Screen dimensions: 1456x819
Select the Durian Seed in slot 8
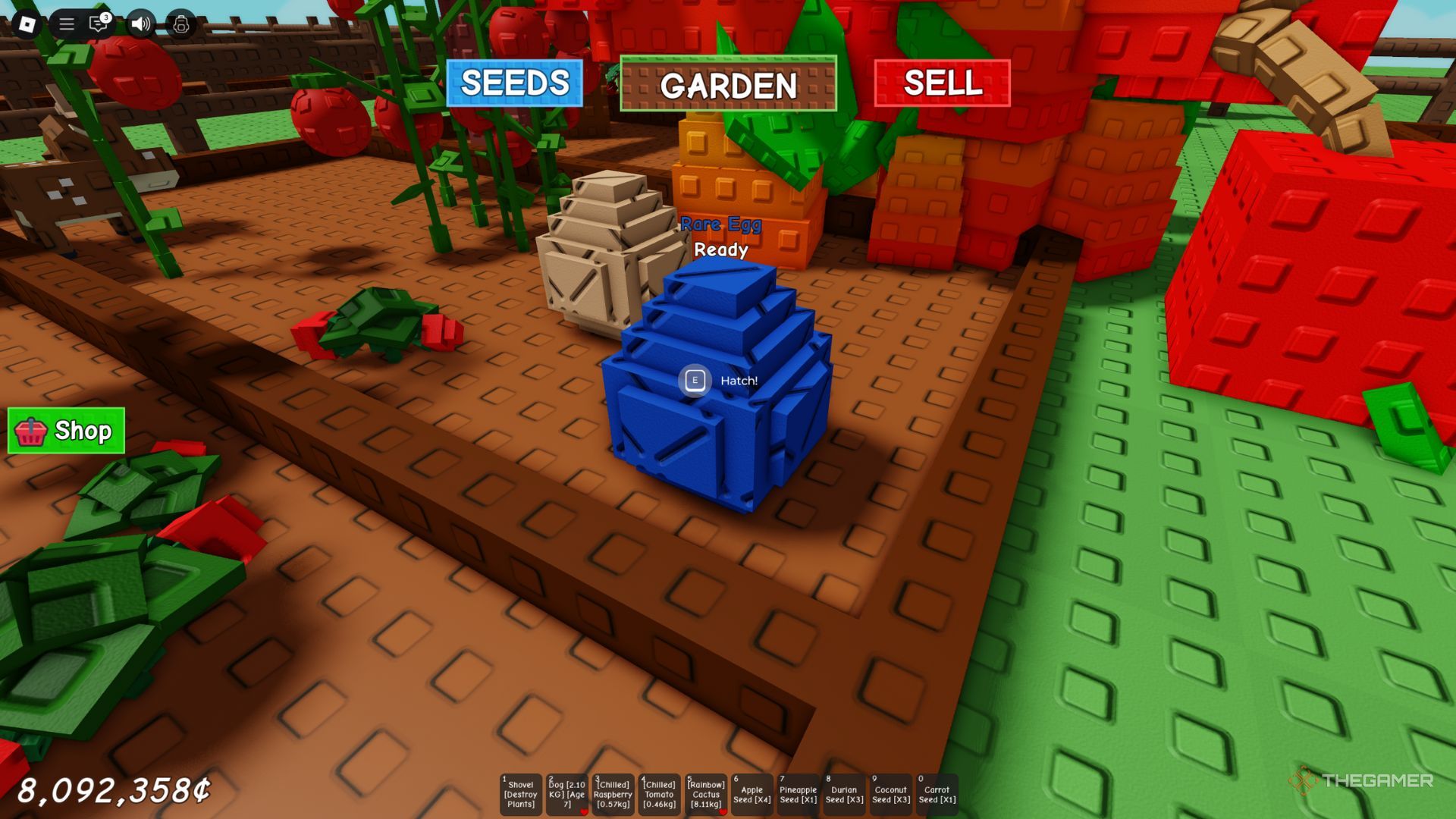pyautogui.click(x=844, y=793)
